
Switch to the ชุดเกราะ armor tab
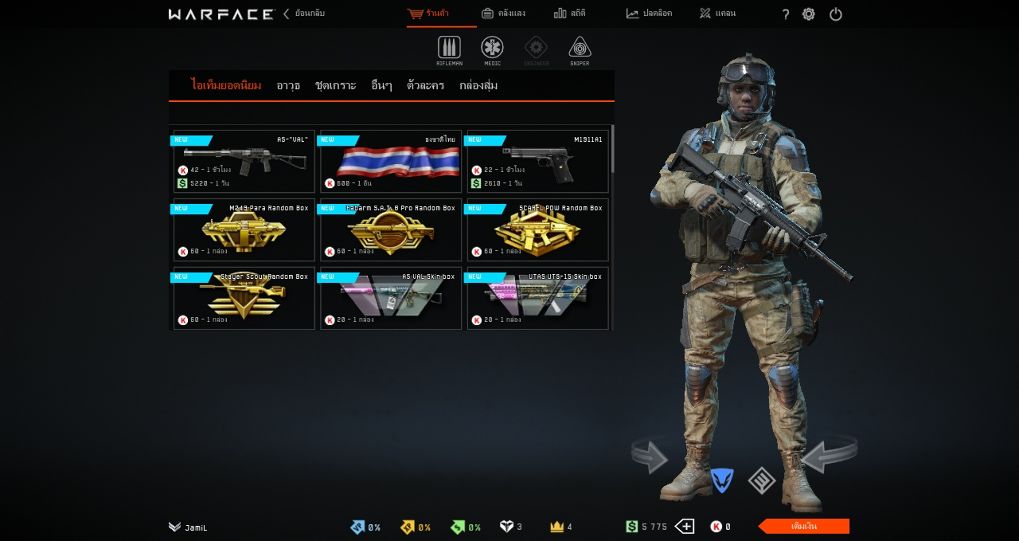tap(335, 86)
